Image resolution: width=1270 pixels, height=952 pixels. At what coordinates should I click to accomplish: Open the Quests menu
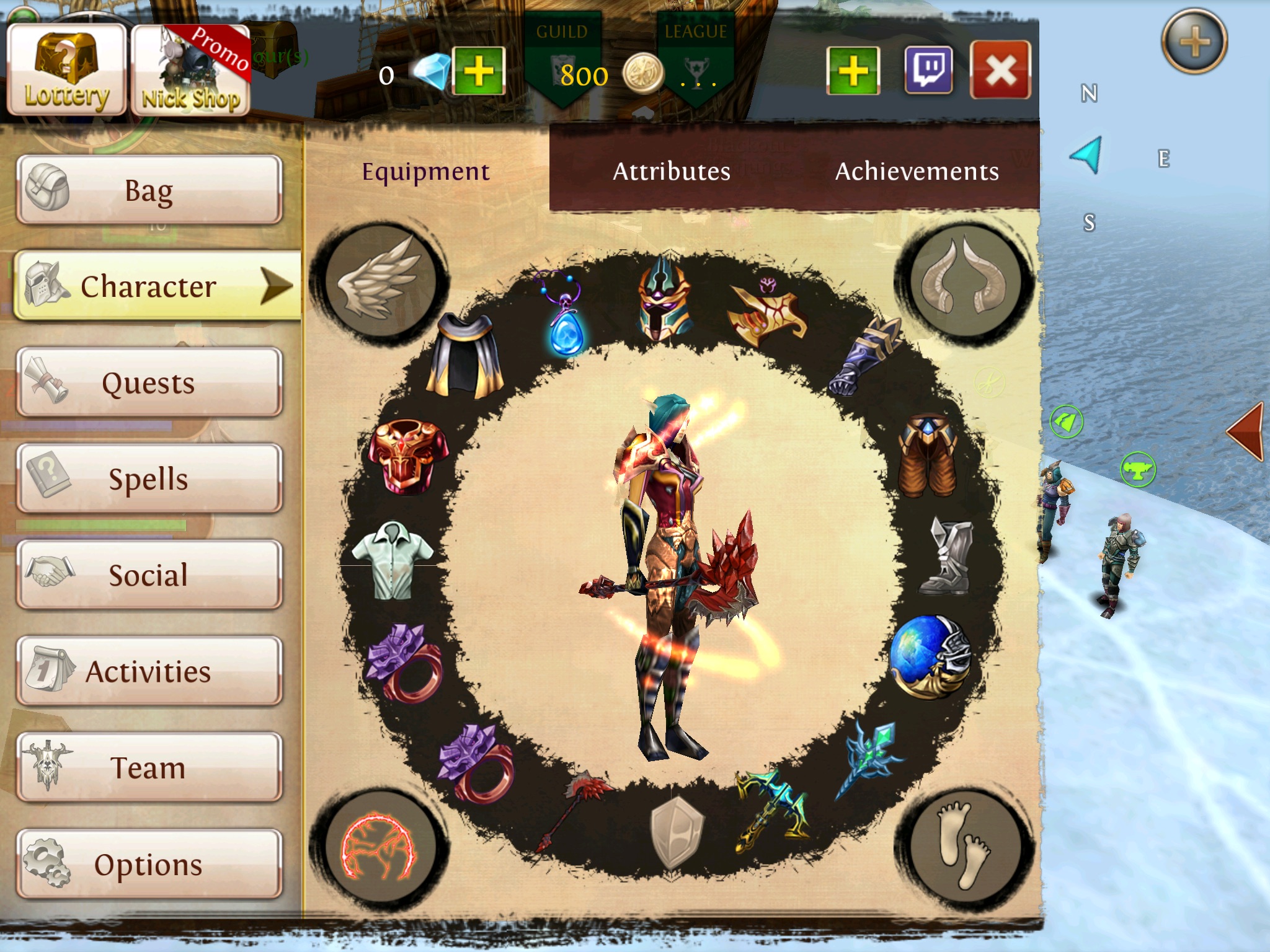click(149, 382)
